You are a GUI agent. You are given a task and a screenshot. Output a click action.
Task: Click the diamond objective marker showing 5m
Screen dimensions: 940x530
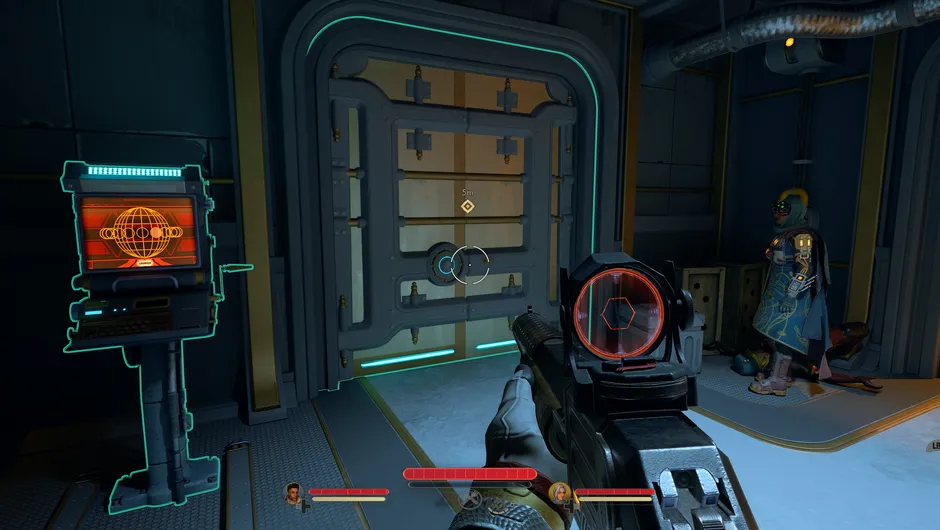pos(466,206)
